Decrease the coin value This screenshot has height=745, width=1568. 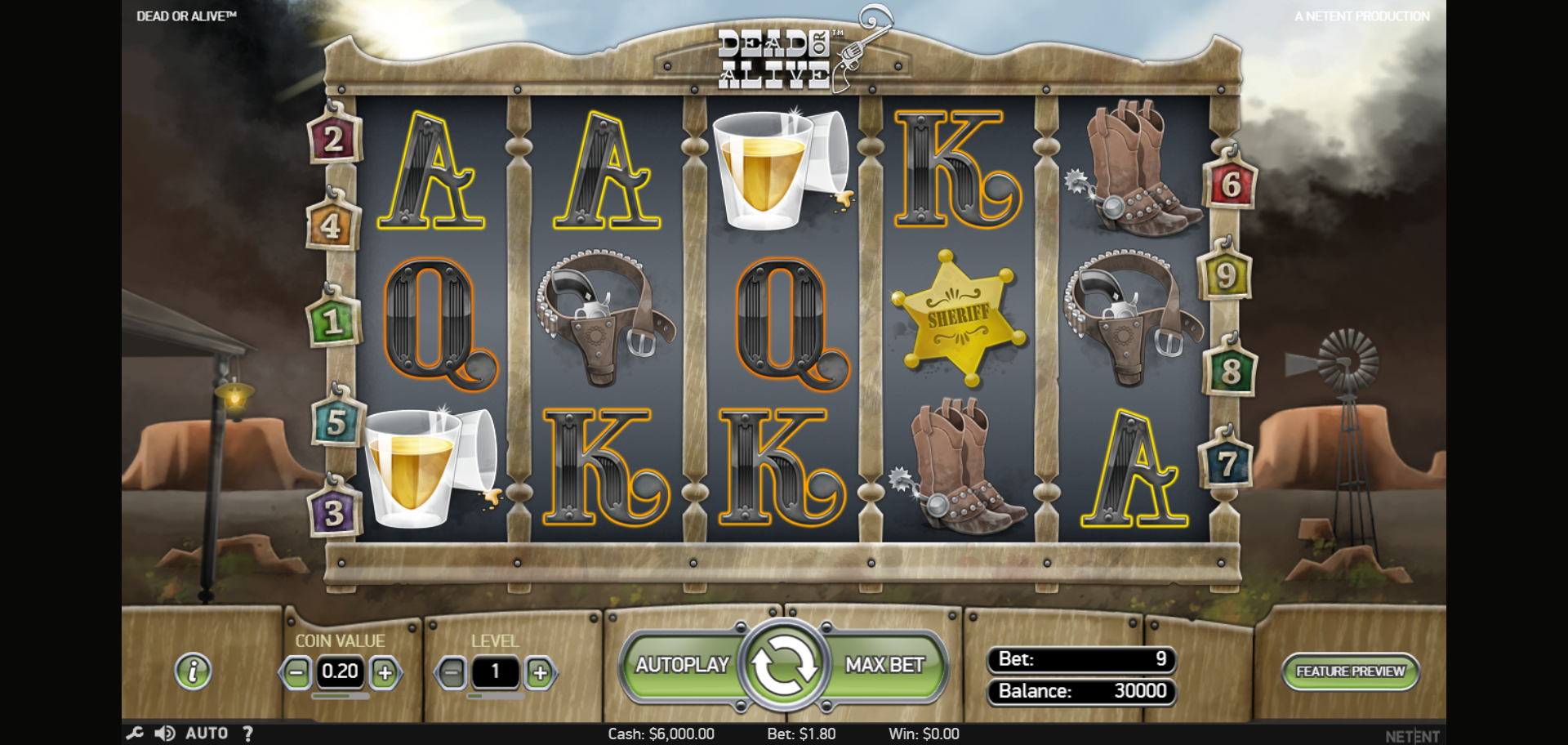(296, 673)
